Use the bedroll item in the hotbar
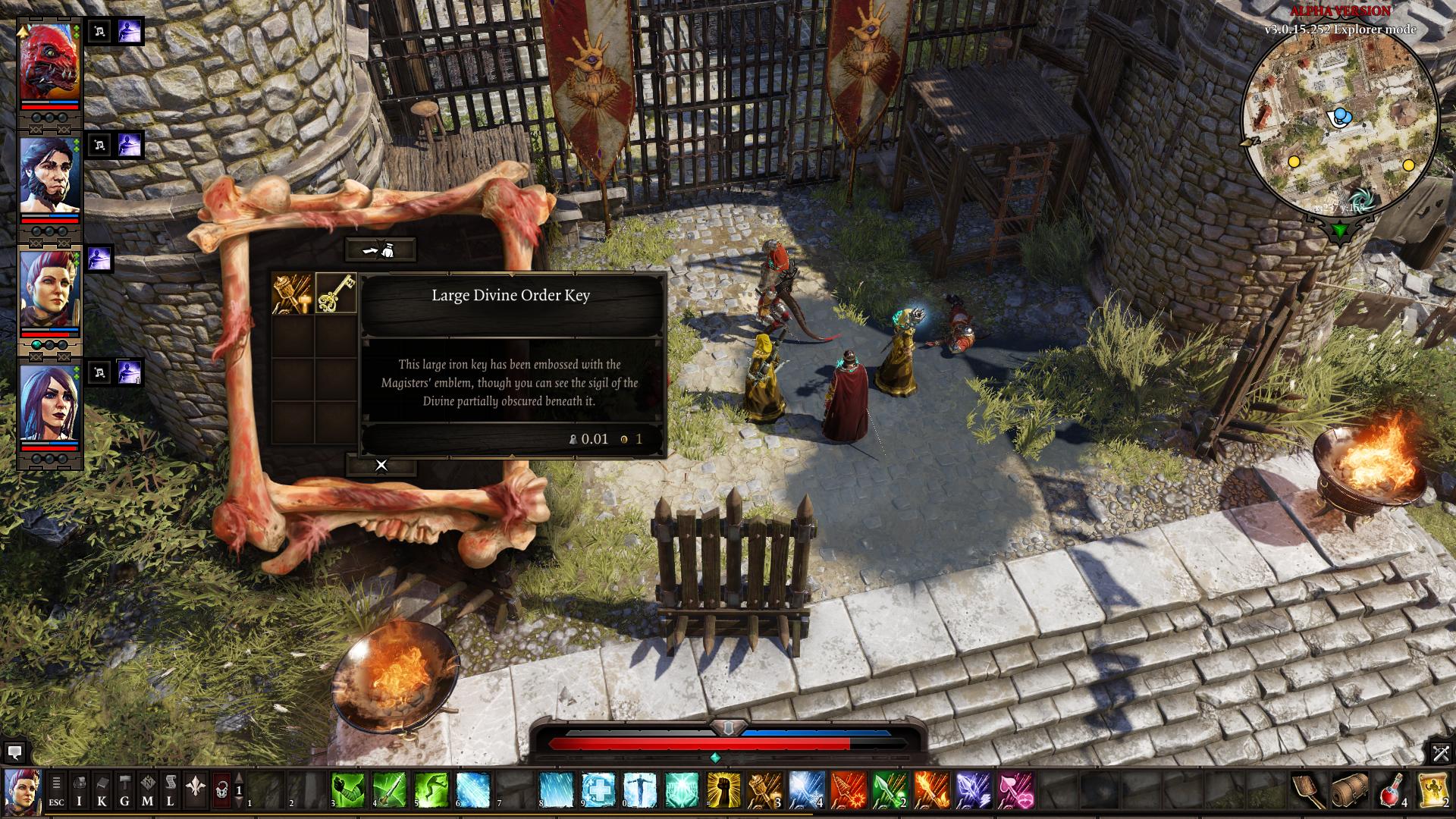 1351,791
